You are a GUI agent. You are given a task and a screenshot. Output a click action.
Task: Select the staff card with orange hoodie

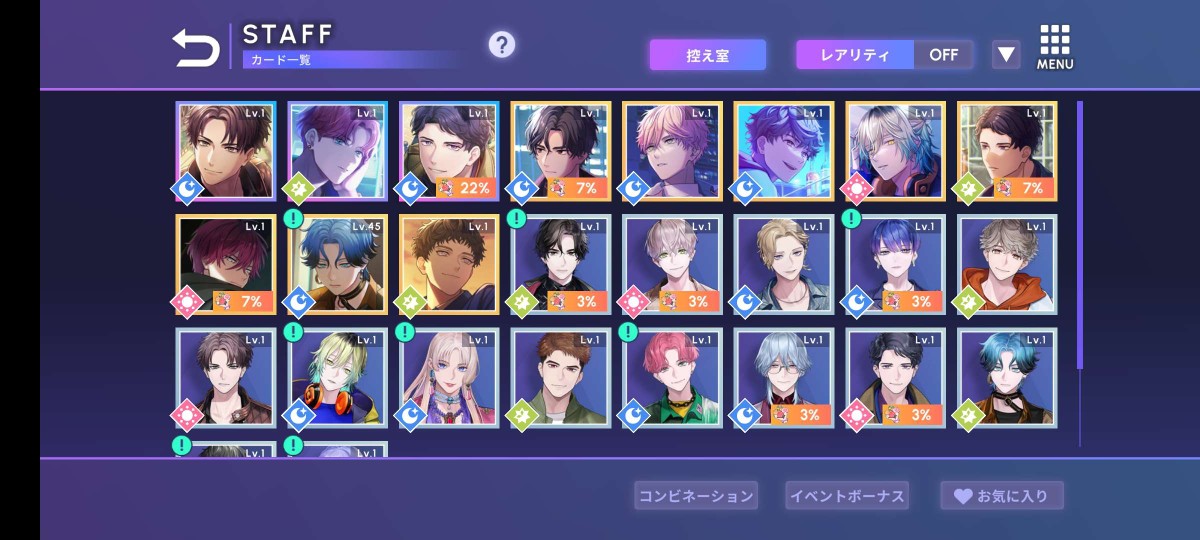click(1007, 265)
